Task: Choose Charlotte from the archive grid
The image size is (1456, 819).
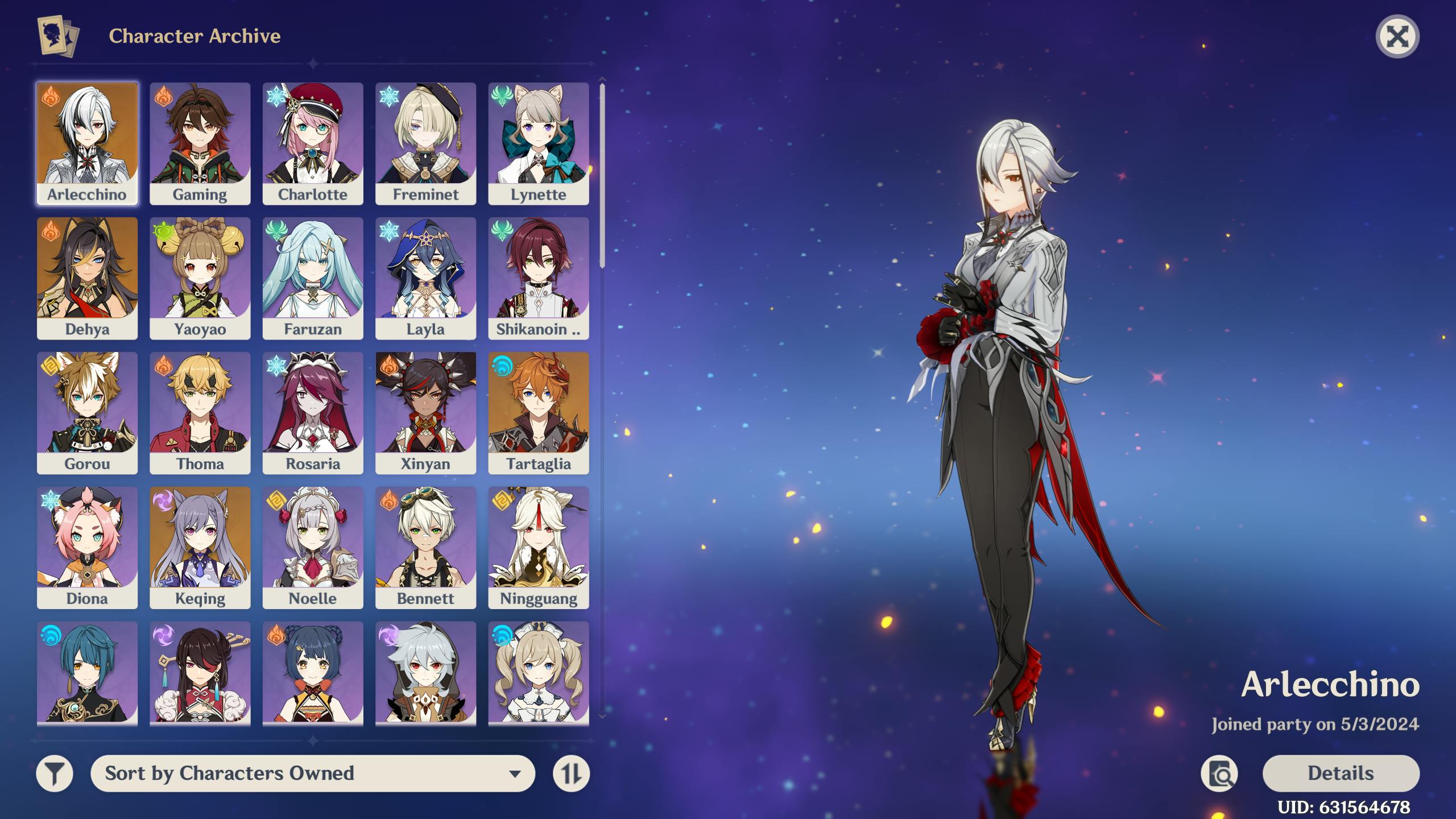Action: [312, 143]
